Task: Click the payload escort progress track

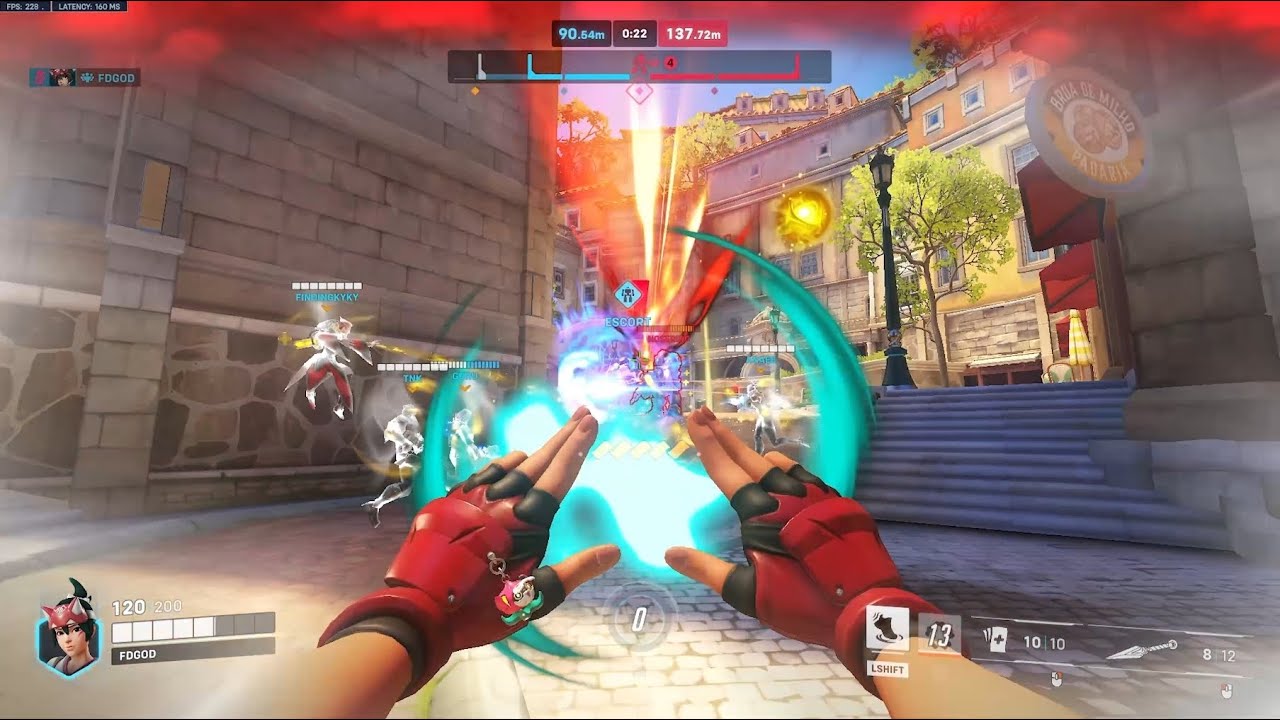Action: click(639, 67)
